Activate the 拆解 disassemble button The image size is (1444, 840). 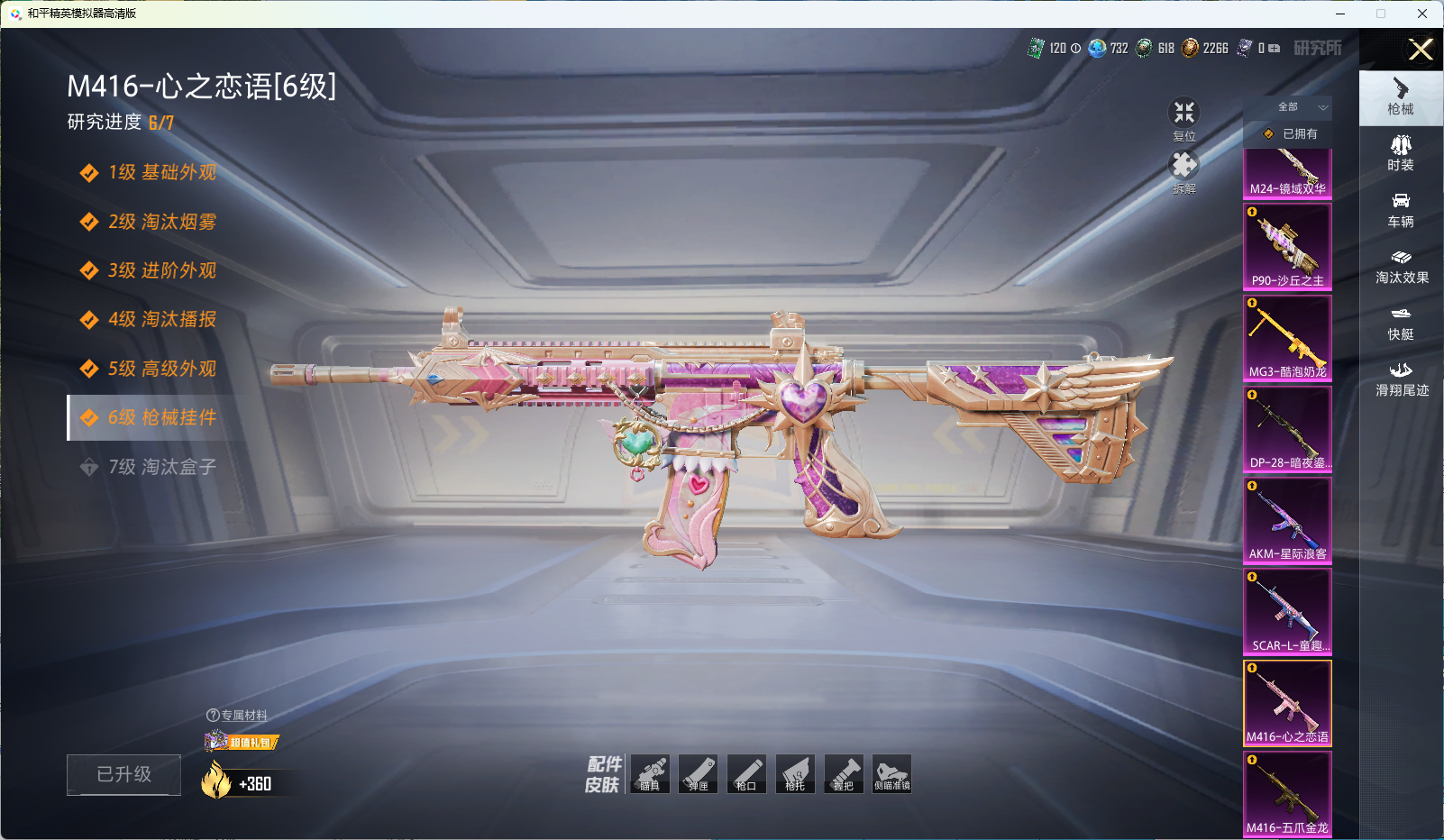click(1184, 171)
